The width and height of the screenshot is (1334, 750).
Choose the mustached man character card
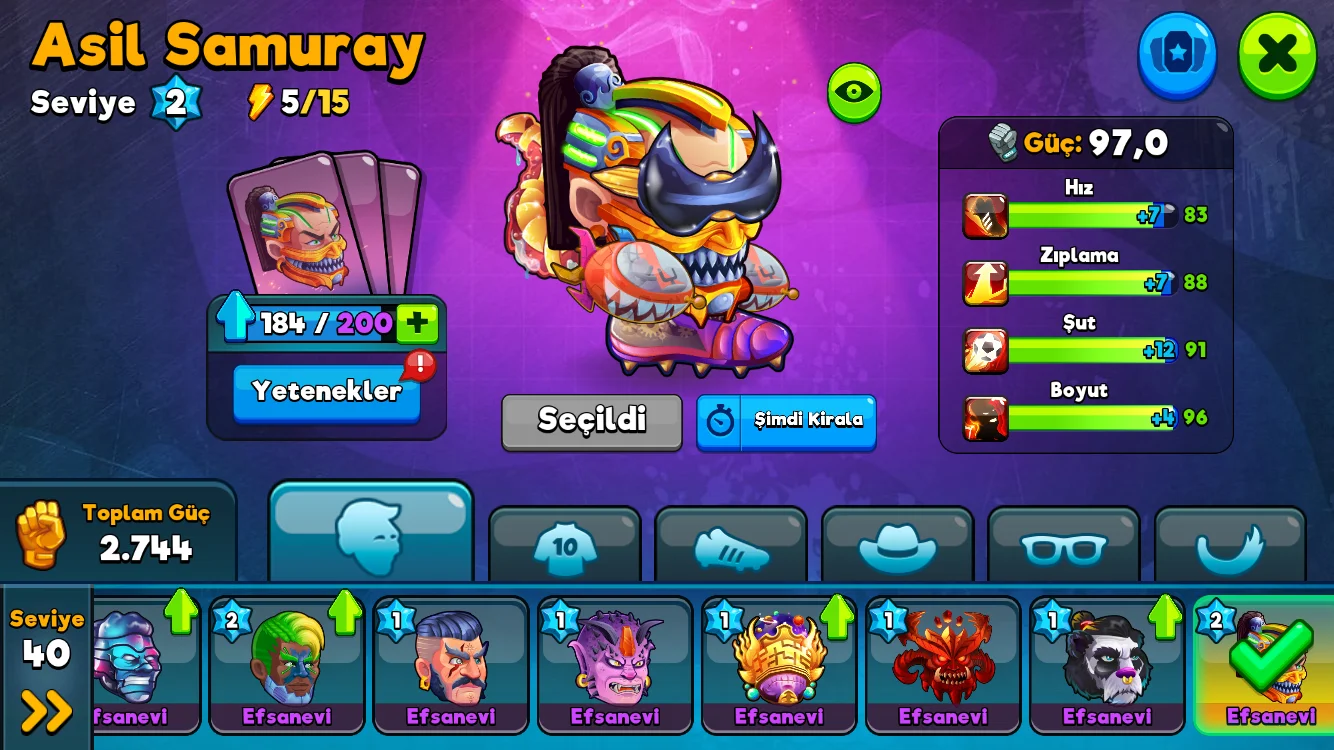tap(451, 662)
